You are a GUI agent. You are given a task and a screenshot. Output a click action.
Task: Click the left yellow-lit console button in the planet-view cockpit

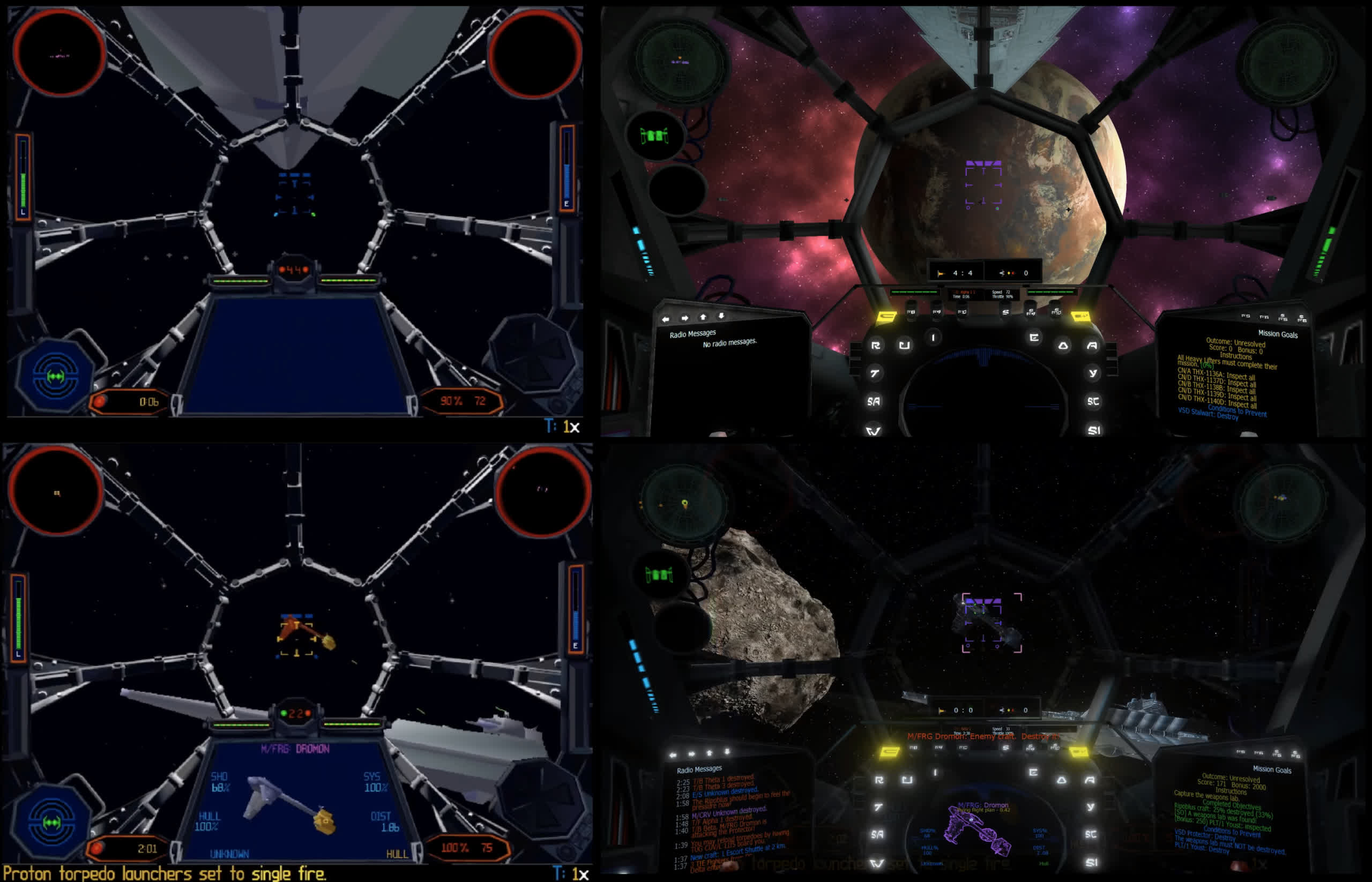point(888,316)
